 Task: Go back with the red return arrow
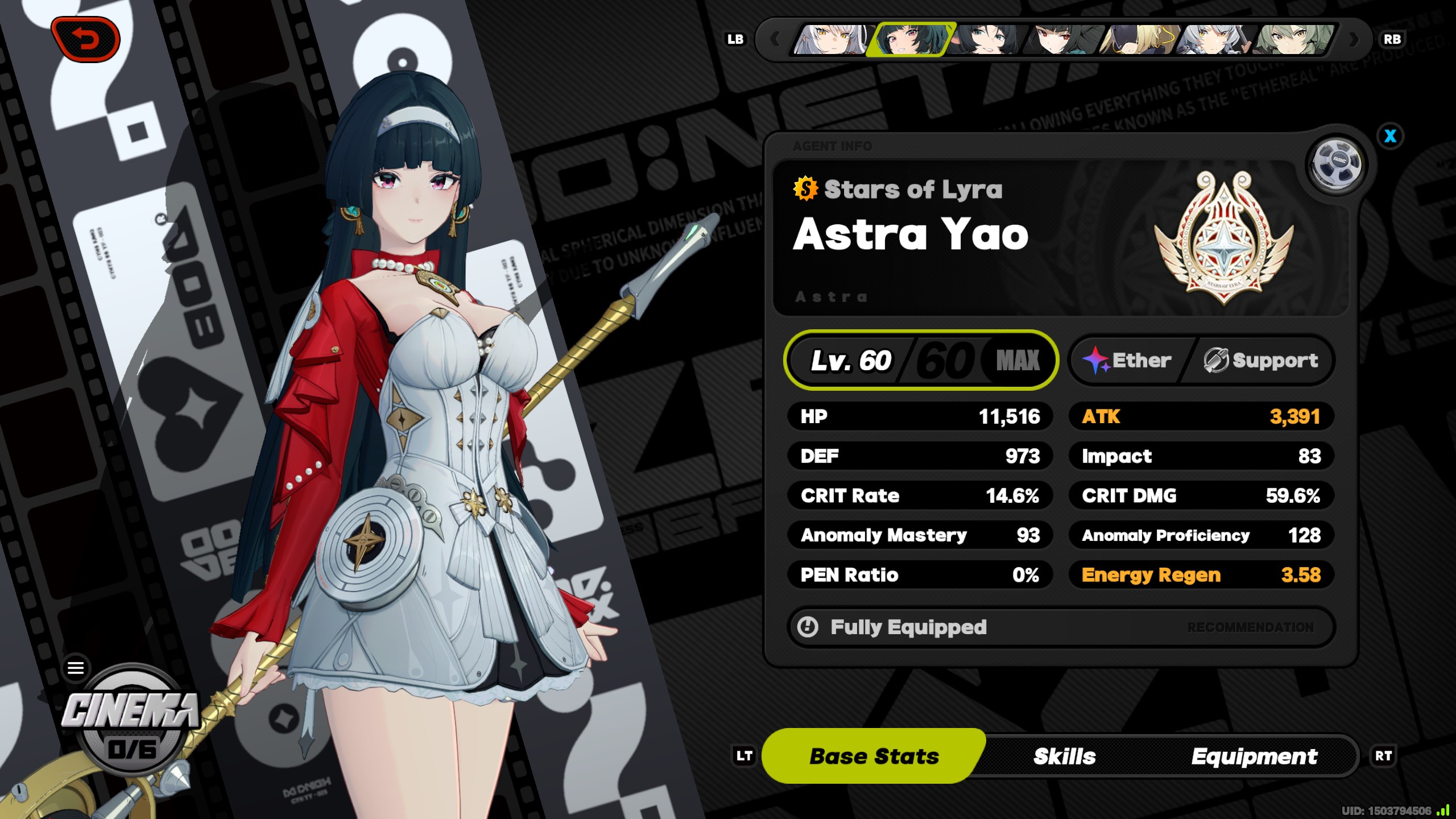(x=85, y=39)
